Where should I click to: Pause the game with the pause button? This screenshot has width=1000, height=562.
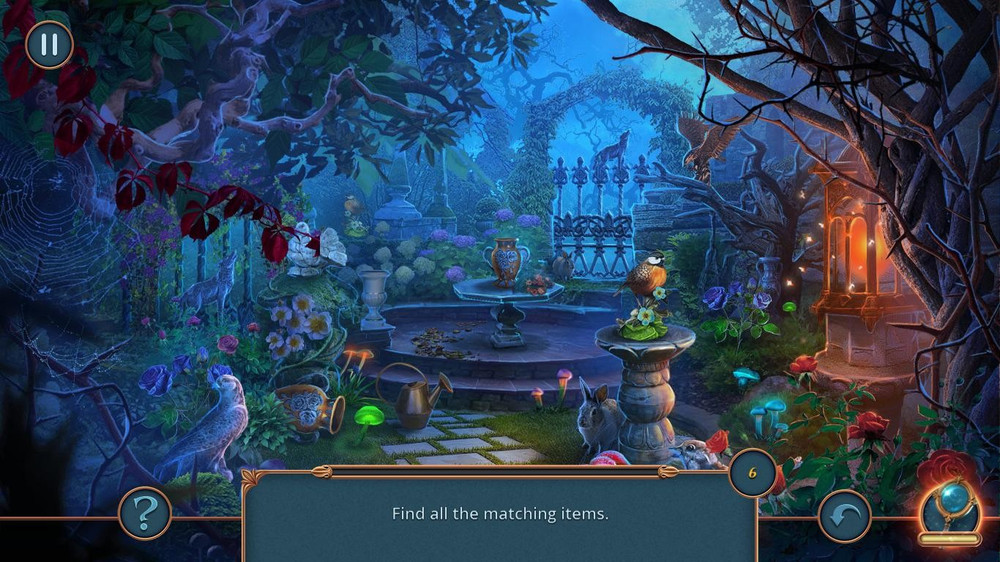48,45
